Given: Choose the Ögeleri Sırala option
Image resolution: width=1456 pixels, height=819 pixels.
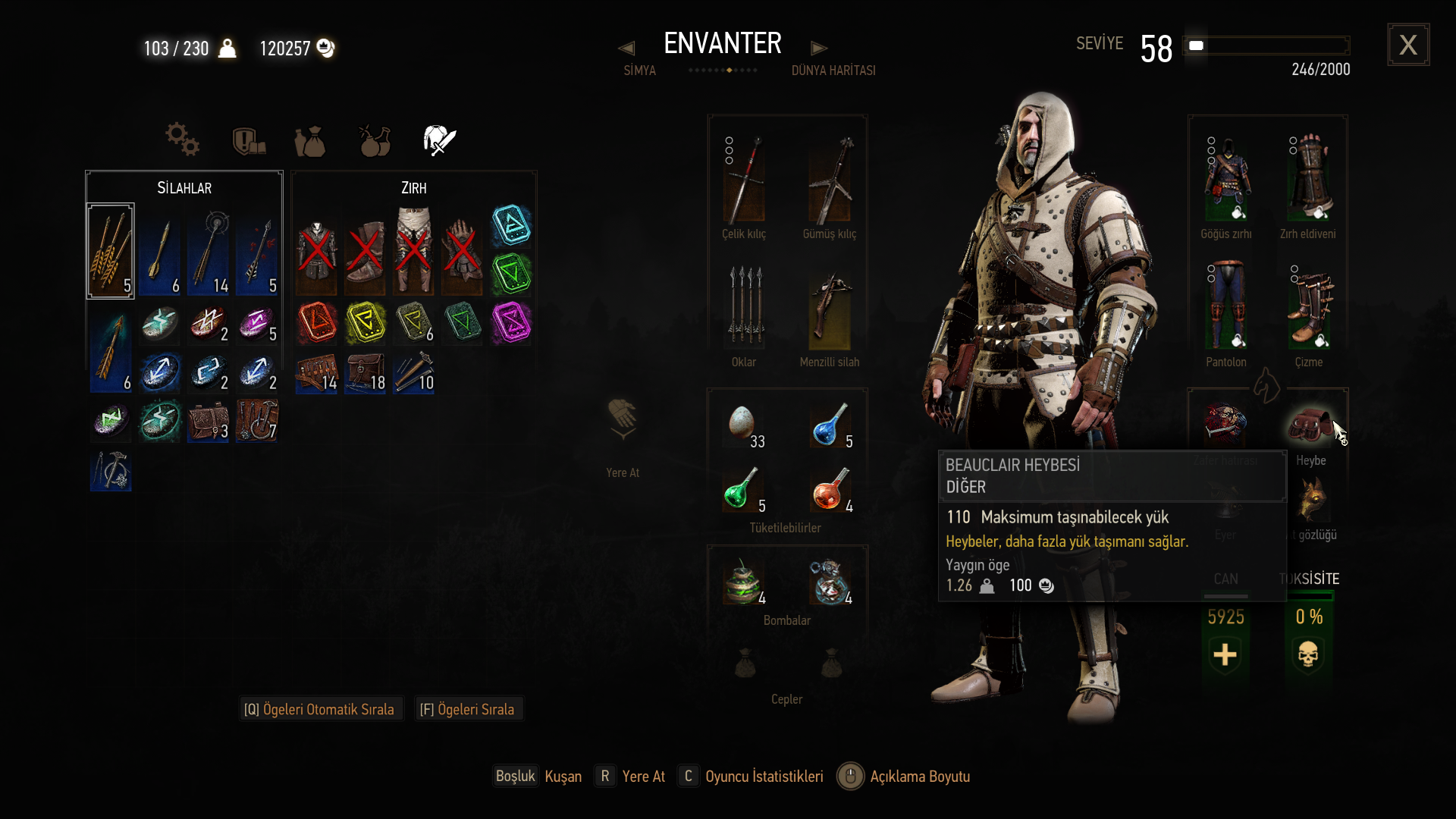Looking at the screenshot, I should click(467, 709).
